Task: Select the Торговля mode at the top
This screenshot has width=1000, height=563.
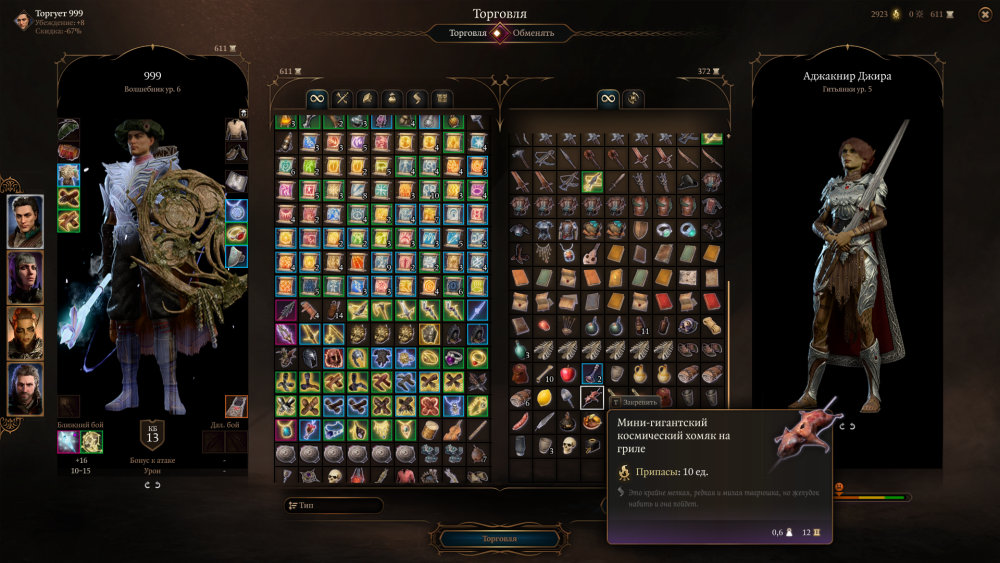Action: 467,33
